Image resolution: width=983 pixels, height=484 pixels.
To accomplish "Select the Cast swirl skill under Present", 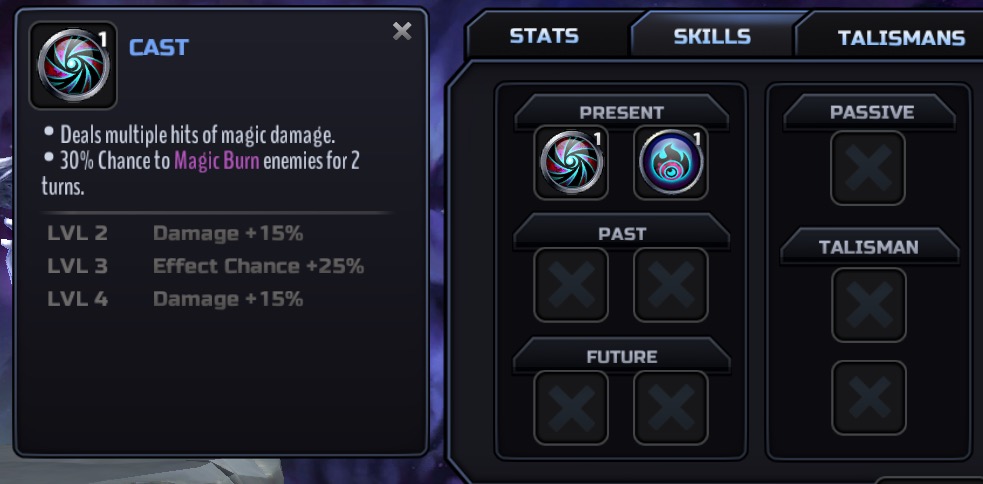I will coord(571,162).
